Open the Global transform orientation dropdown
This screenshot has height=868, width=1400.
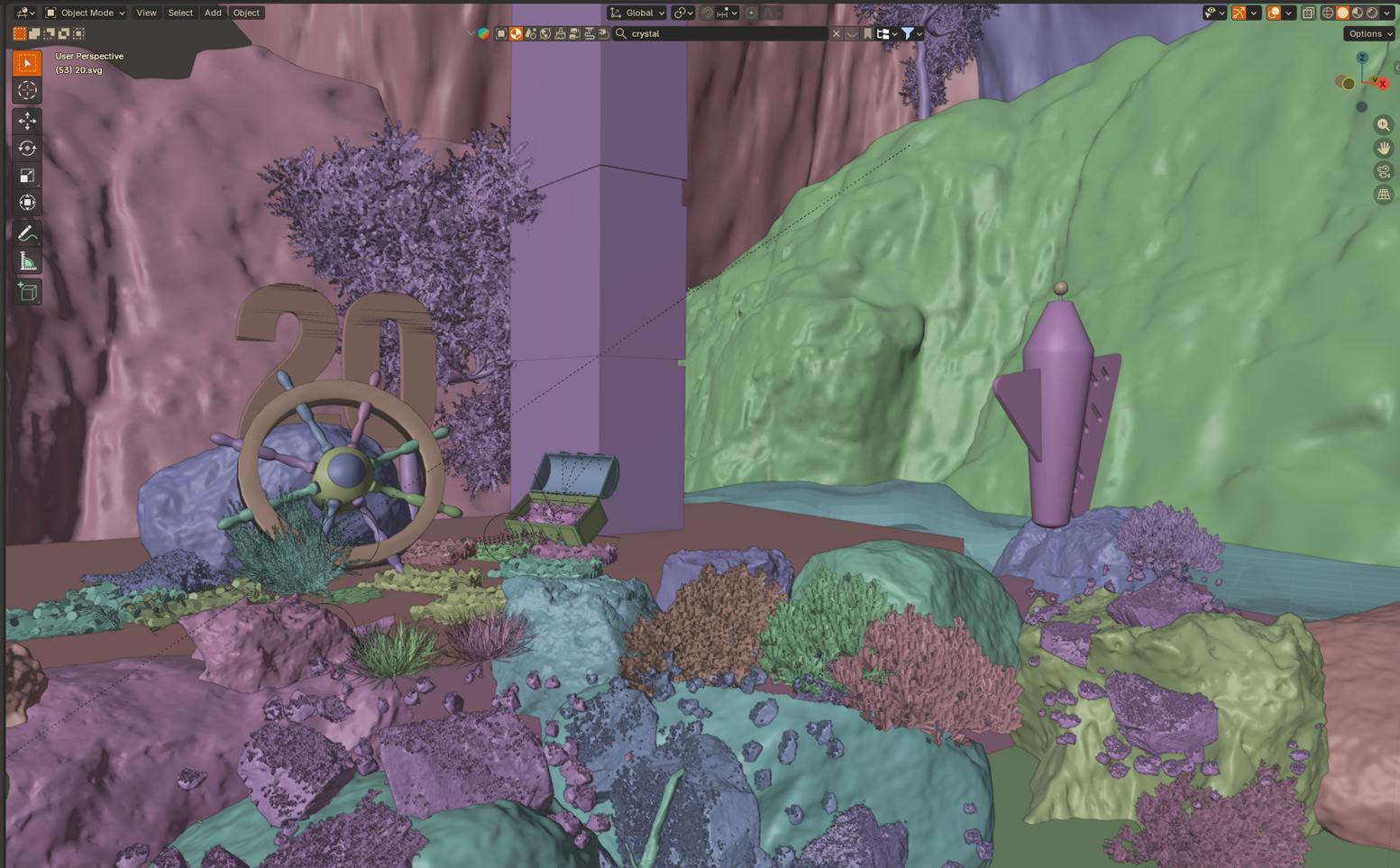pos(637,13)
